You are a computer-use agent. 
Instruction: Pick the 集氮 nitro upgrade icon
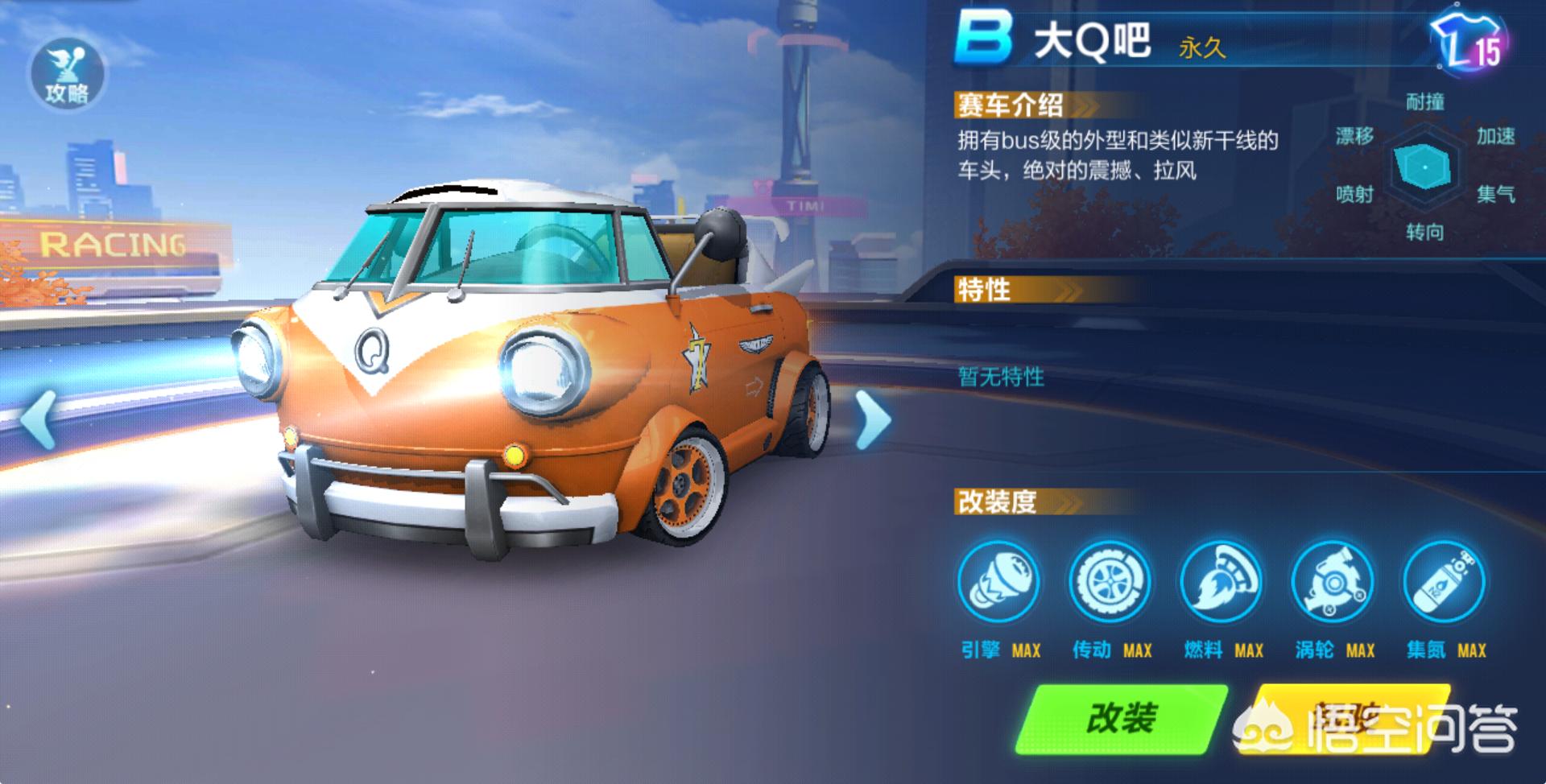click(1445, 583)
